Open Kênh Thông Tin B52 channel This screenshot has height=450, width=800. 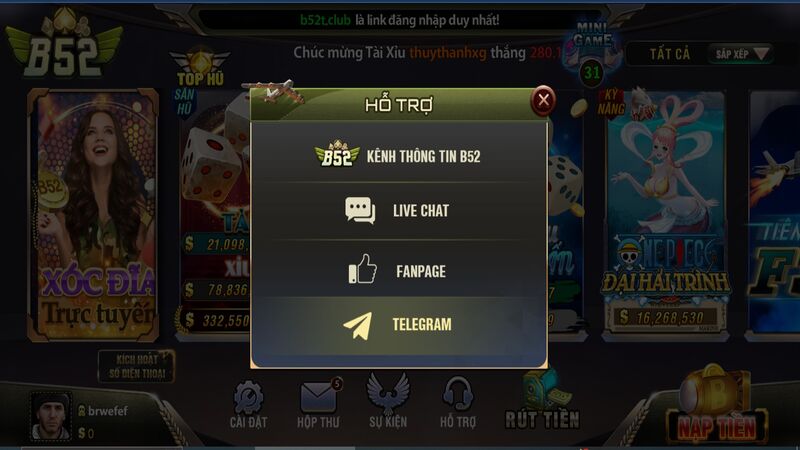click(398, 156)
